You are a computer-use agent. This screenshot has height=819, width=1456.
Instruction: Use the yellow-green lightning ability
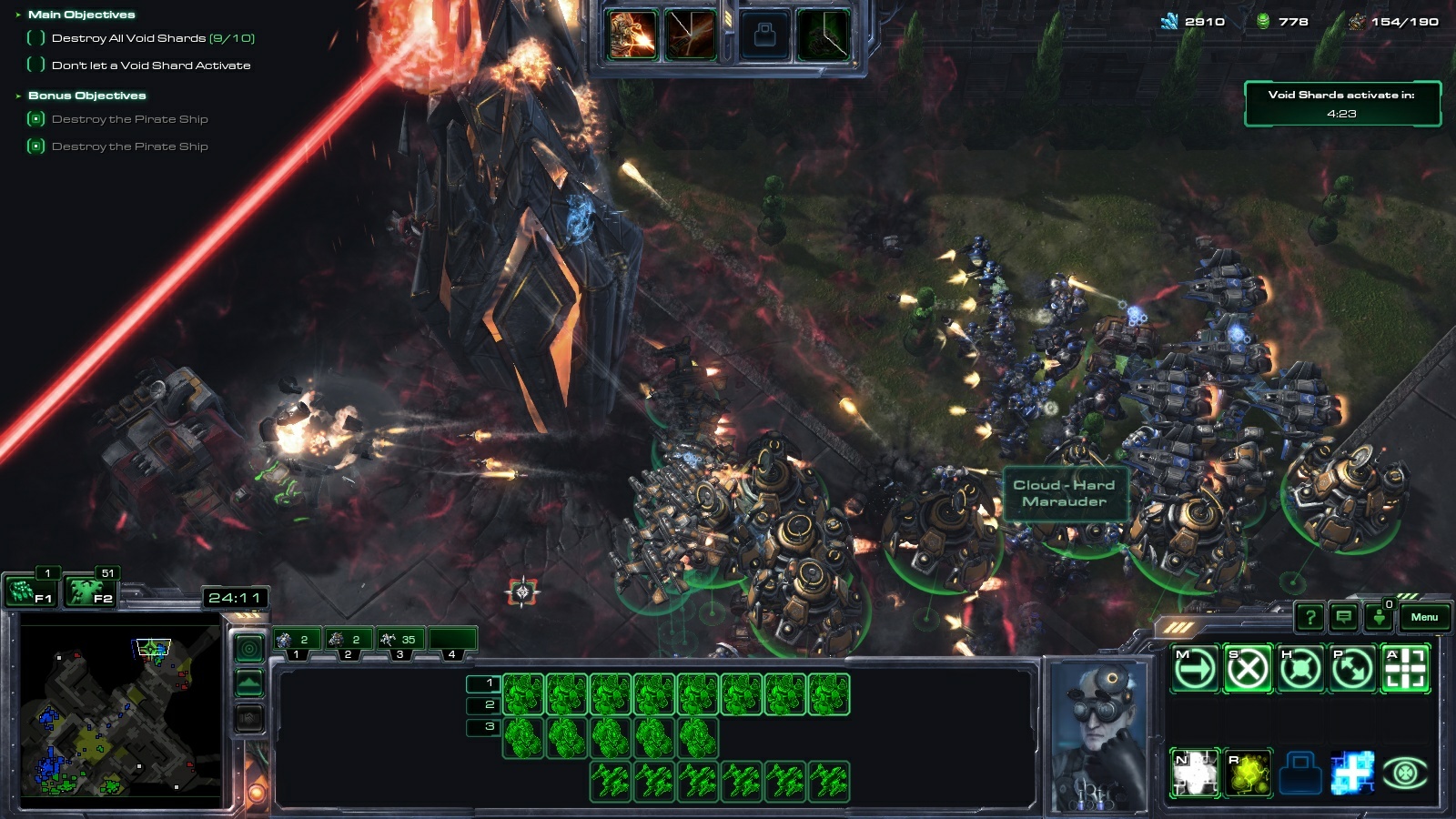[1248, 773]
